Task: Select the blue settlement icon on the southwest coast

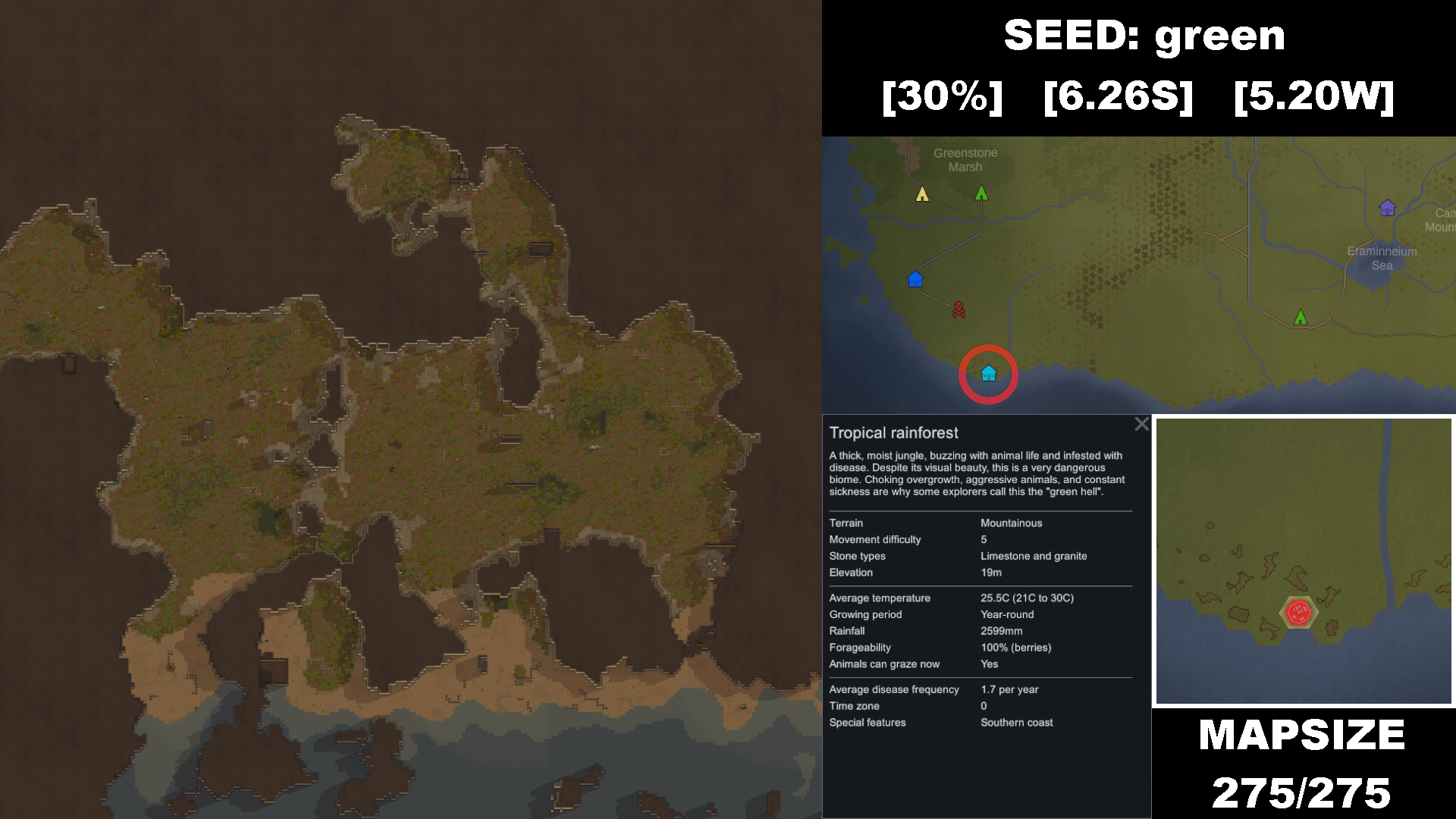Action: pyautogui.click(x=915, y=279)
